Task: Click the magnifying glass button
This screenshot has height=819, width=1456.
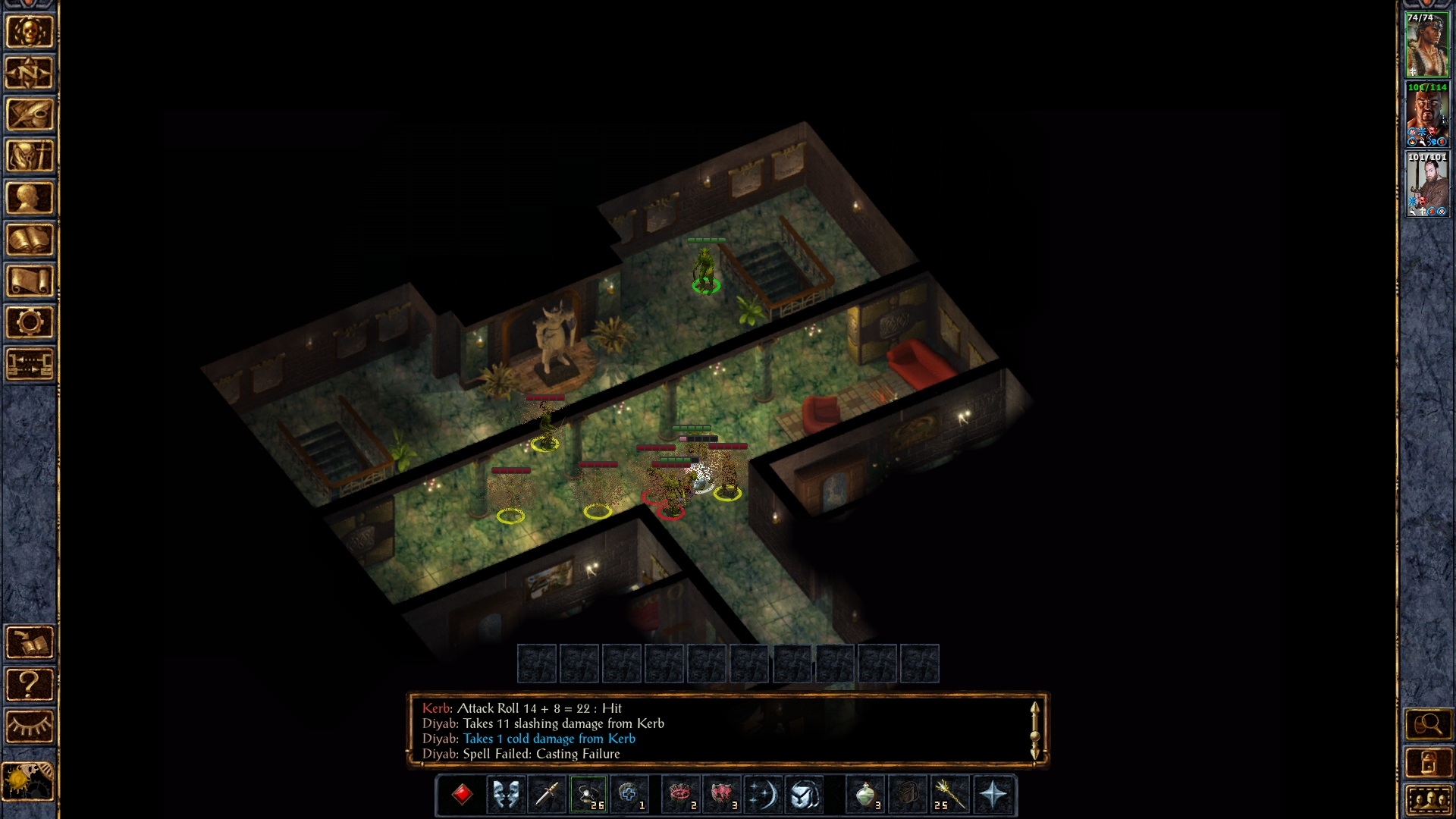Action: point(1427,724)
